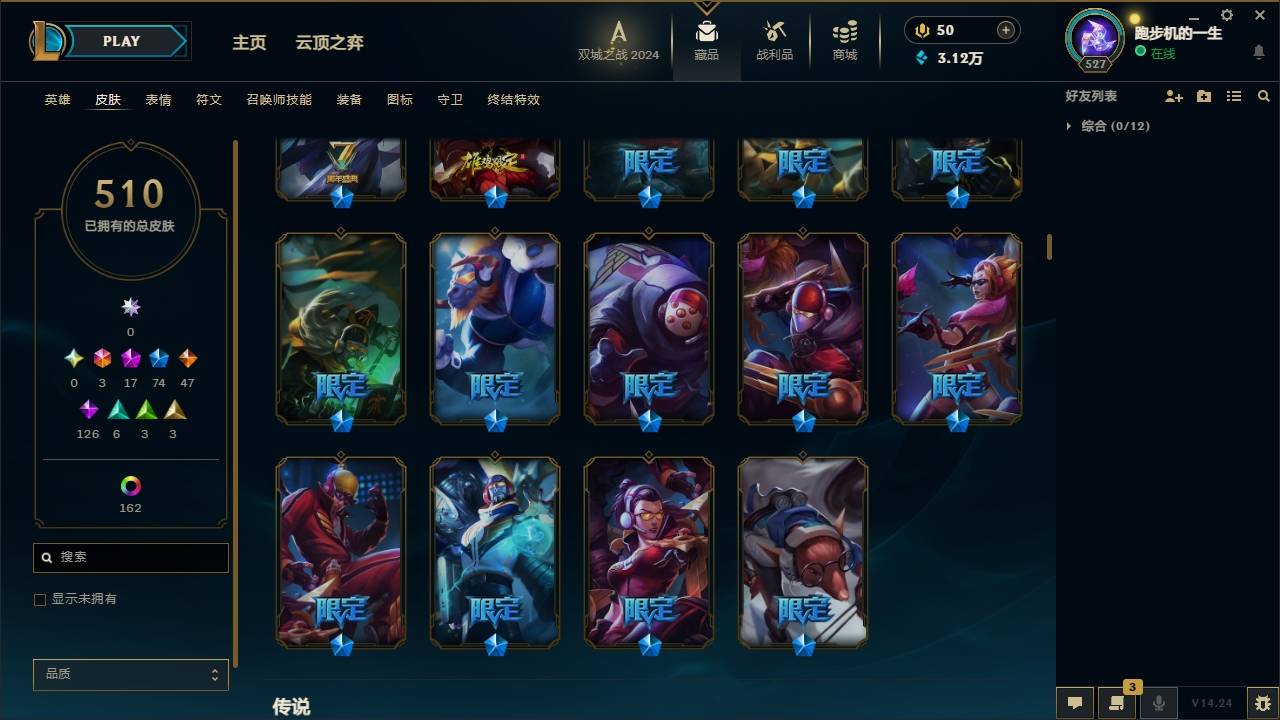Switch to the 符文 tab

pos(209,100)
